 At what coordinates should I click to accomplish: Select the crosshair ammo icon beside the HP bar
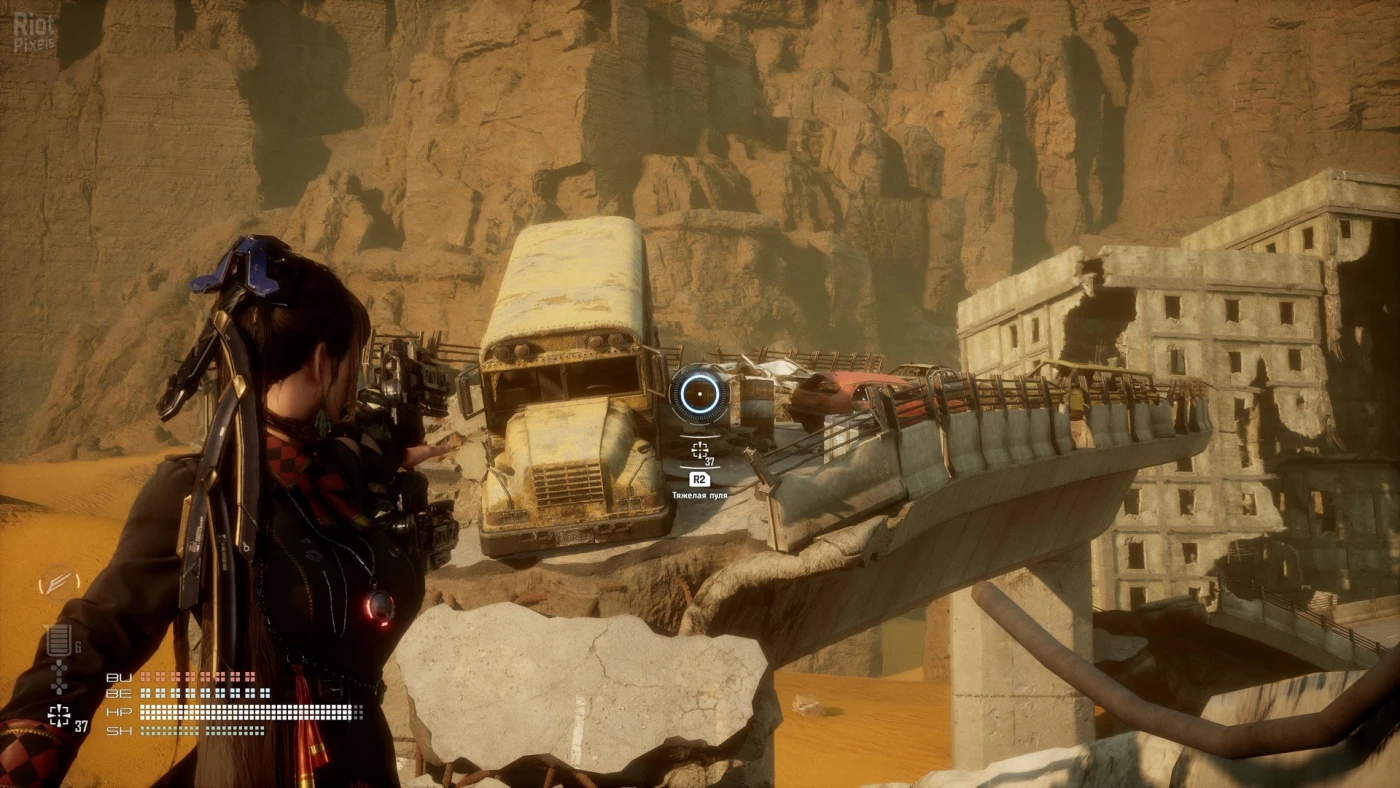click(x=59, y=715)
